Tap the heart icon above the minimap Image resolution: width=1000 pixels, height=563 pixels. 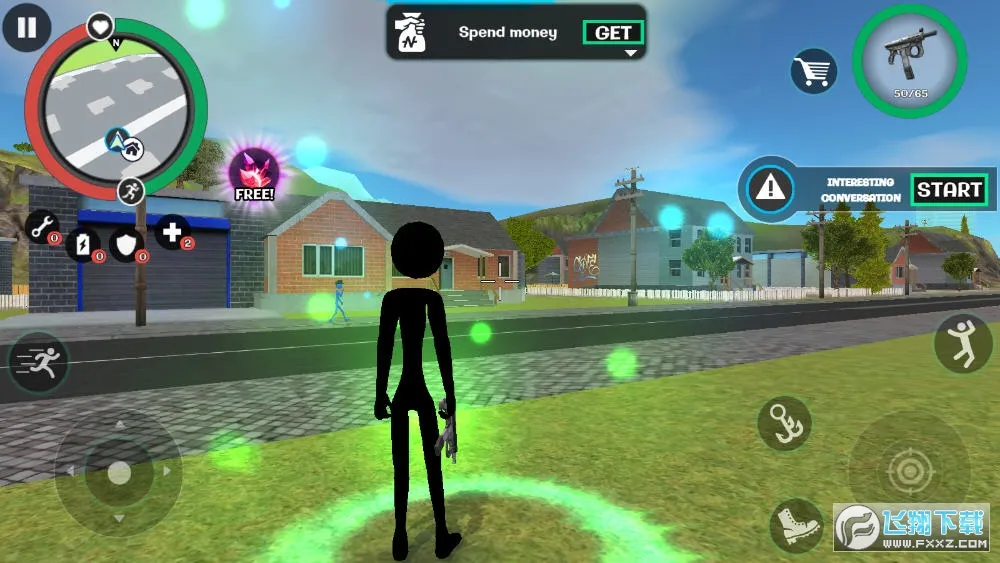pos(100,26)
